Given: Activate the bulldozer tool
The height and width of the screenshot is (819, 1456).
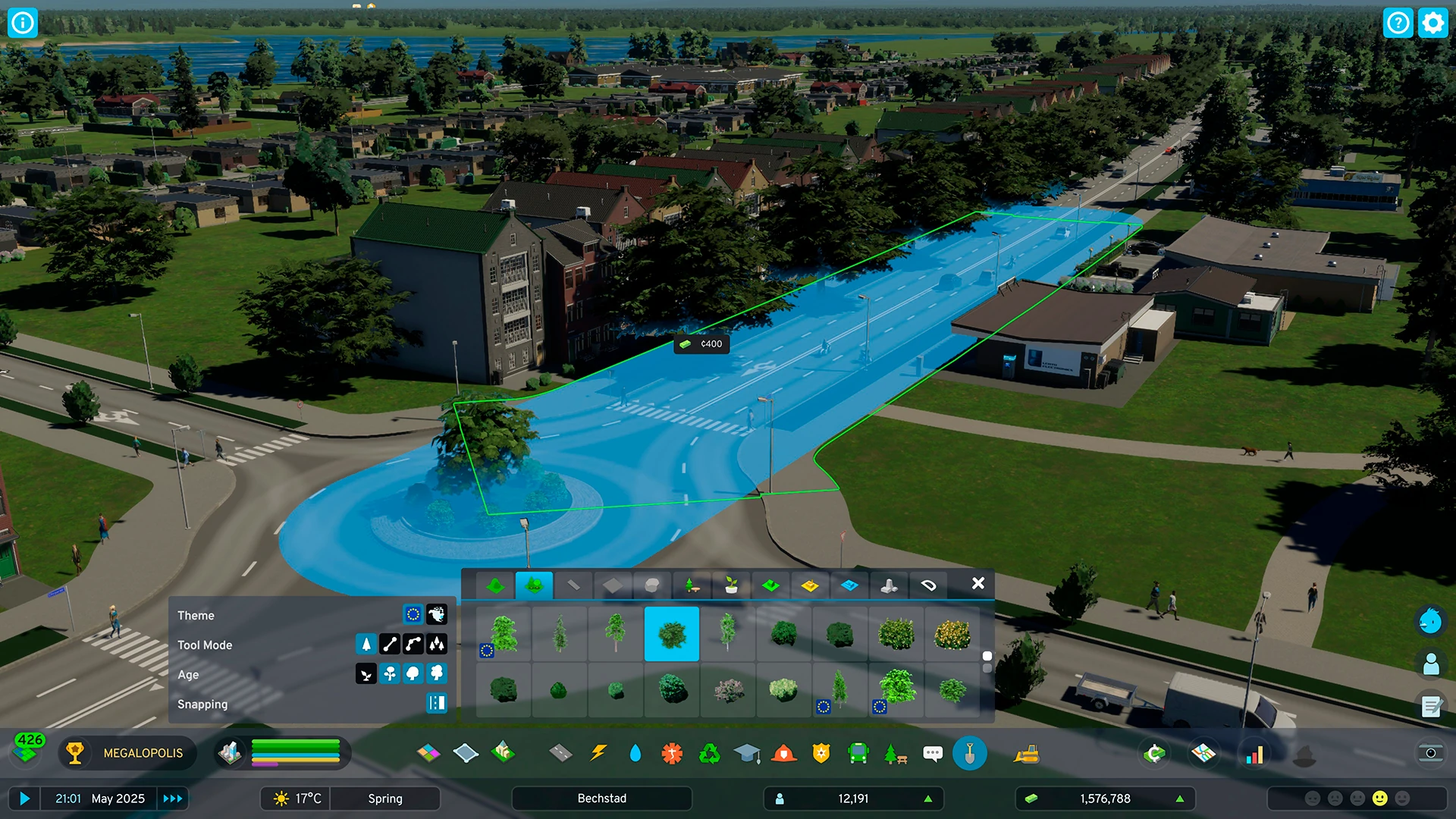Looking at the screenshot, I should [x=1026, y=753].
